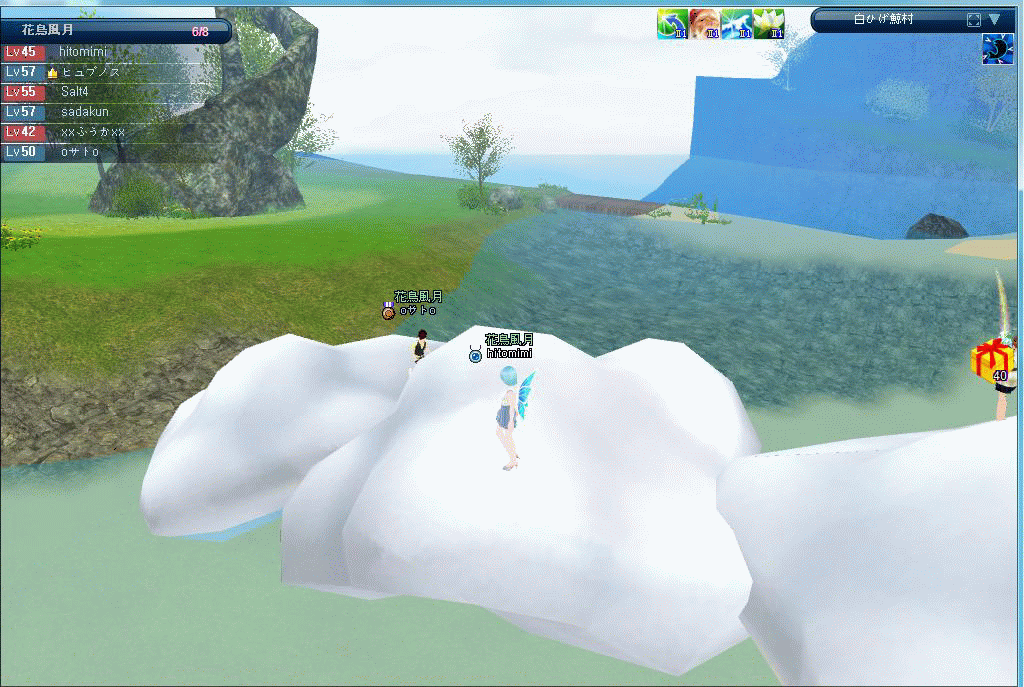Click the blue light burst buff icon
The height and width of the screenshot is (687, 1024).
[736, 24]
